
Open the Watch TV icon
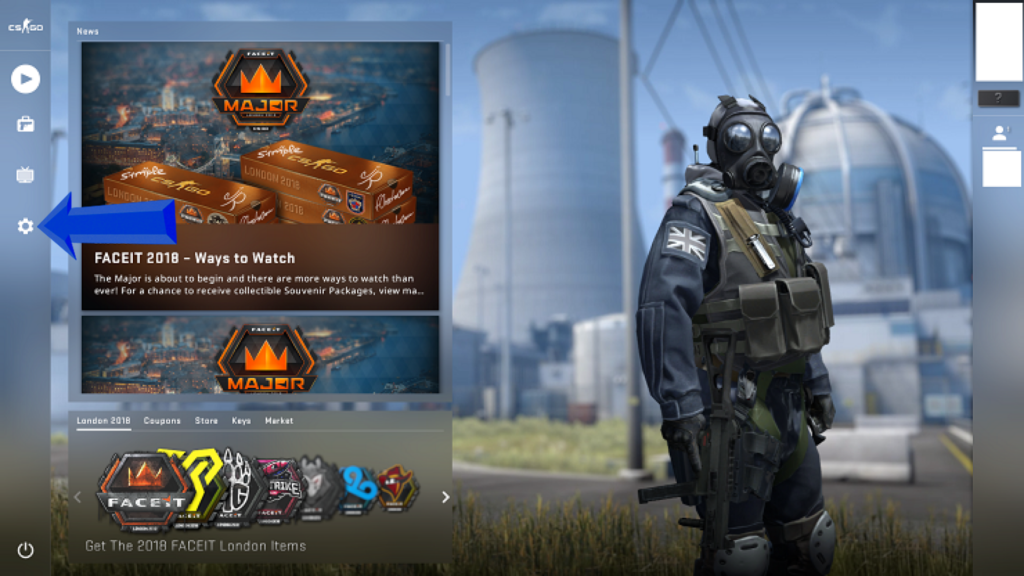point(25,176)
